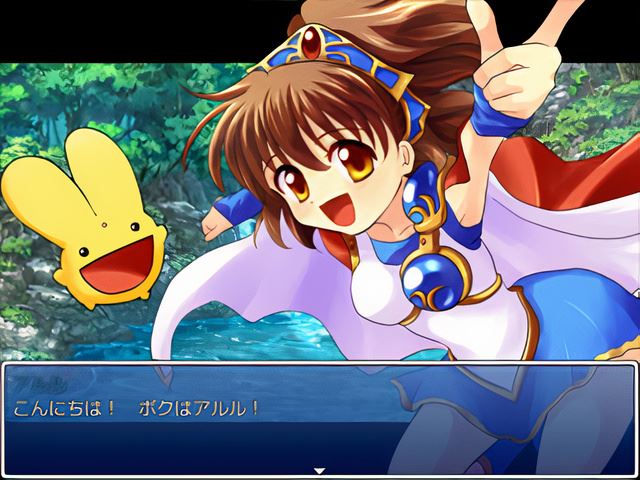Click the white continue arrow indicator
This screenshot has height=480, width=640.
tap(320, 470)
